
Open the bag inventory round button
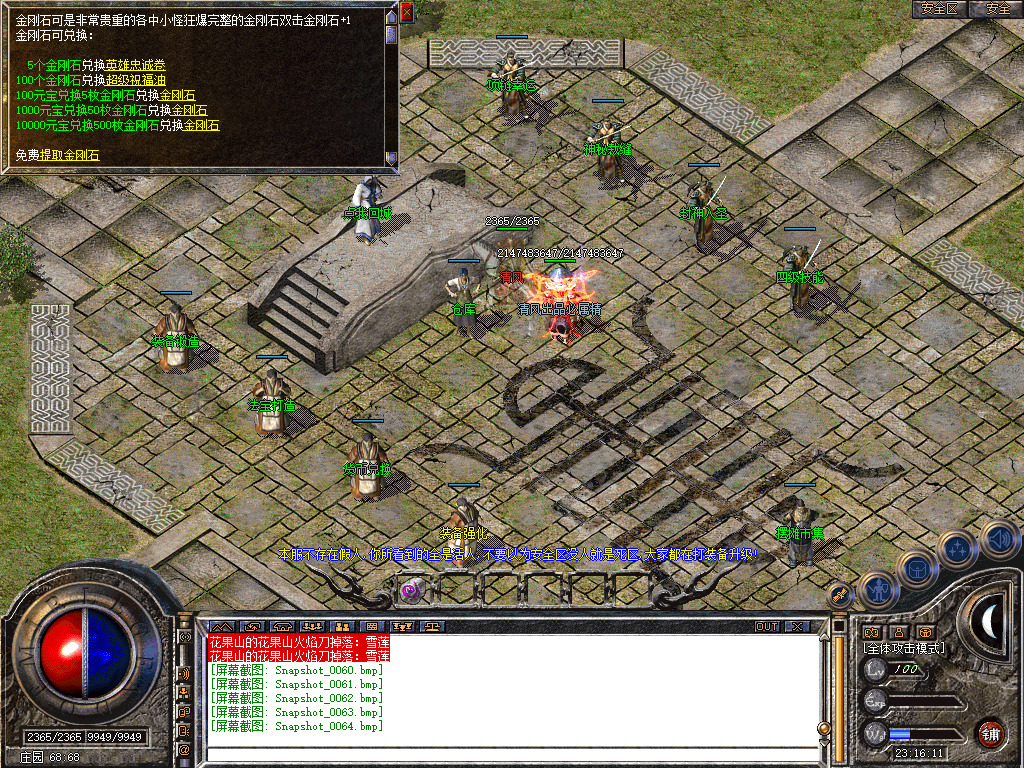[x=917, y=570]
